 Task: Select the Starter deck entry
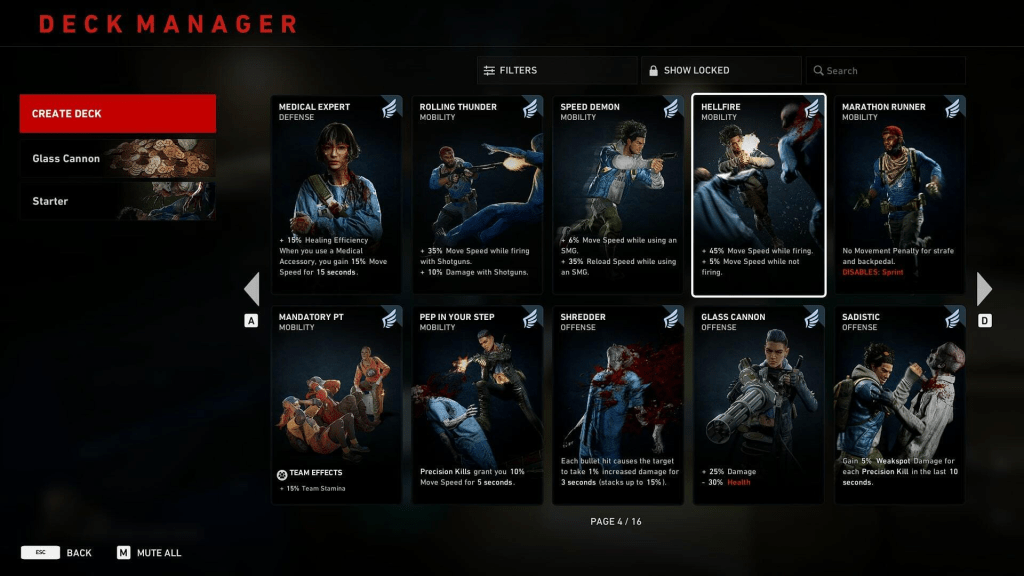pyautogui.click(x=117, y=201)
